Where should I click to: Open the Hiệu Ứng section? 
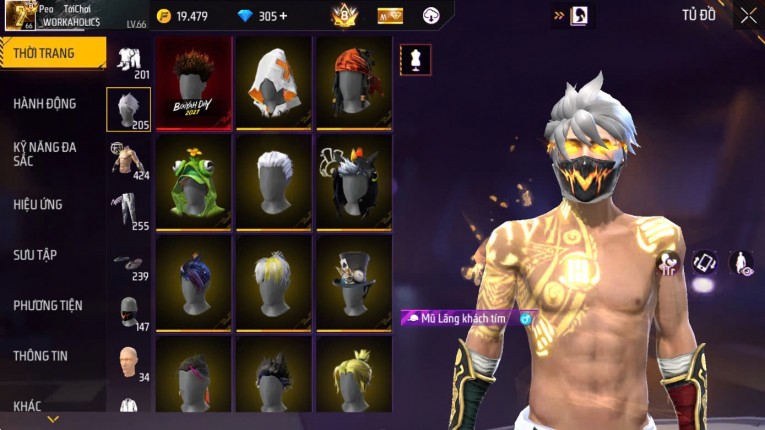click(38, 205)
